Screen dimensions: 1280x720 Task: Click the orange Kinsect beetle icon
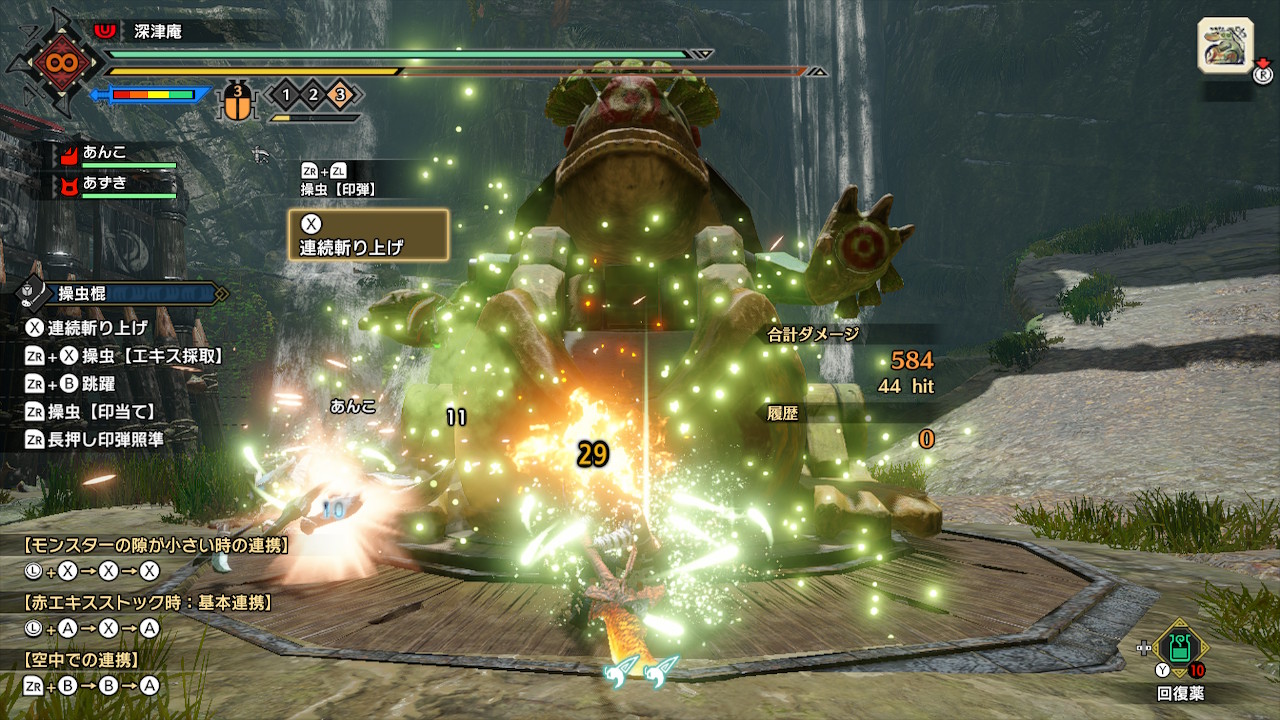pos(238,100)
